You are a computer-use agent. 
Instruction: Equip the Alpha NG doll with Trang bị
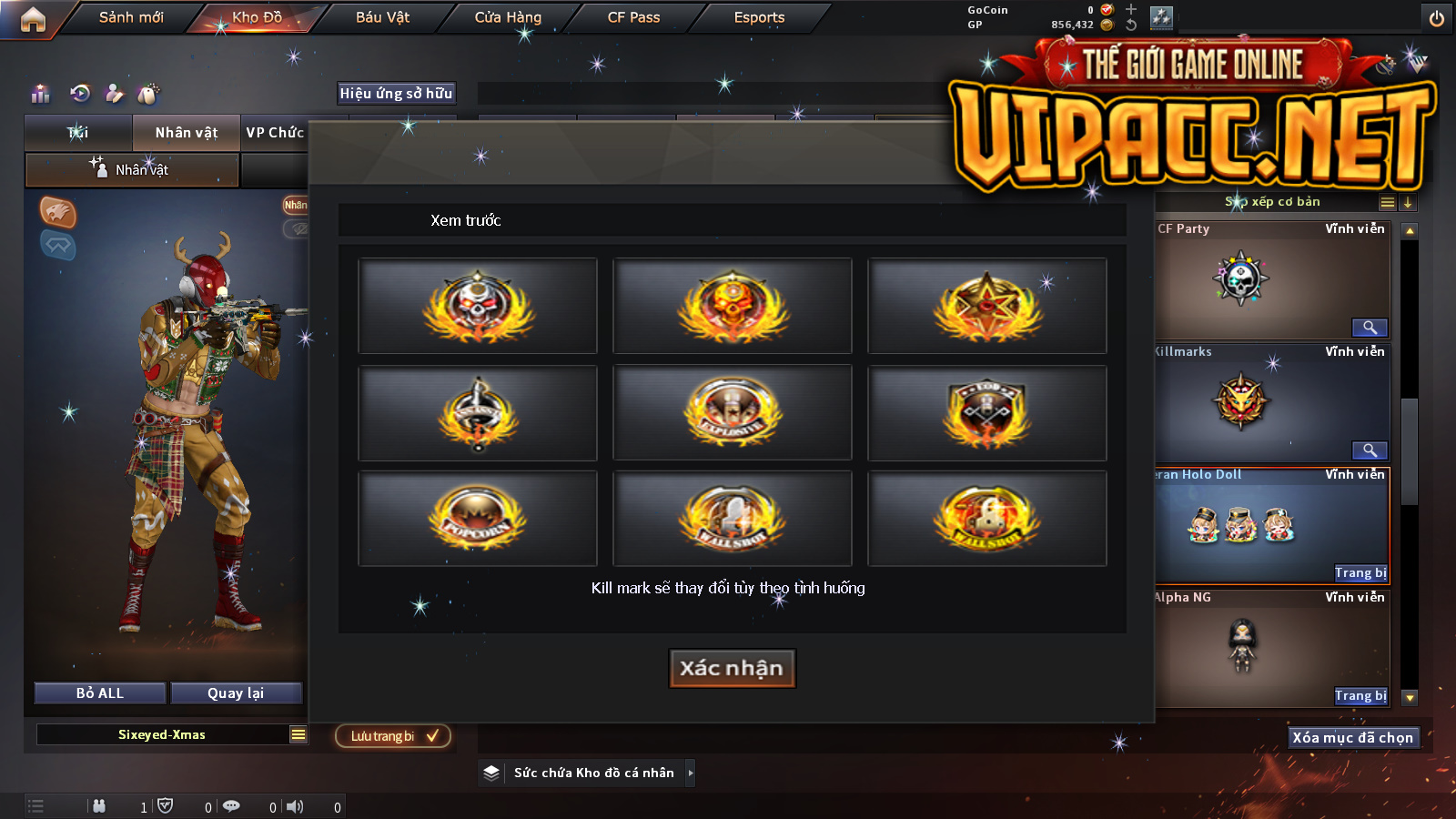(1360, 696)
